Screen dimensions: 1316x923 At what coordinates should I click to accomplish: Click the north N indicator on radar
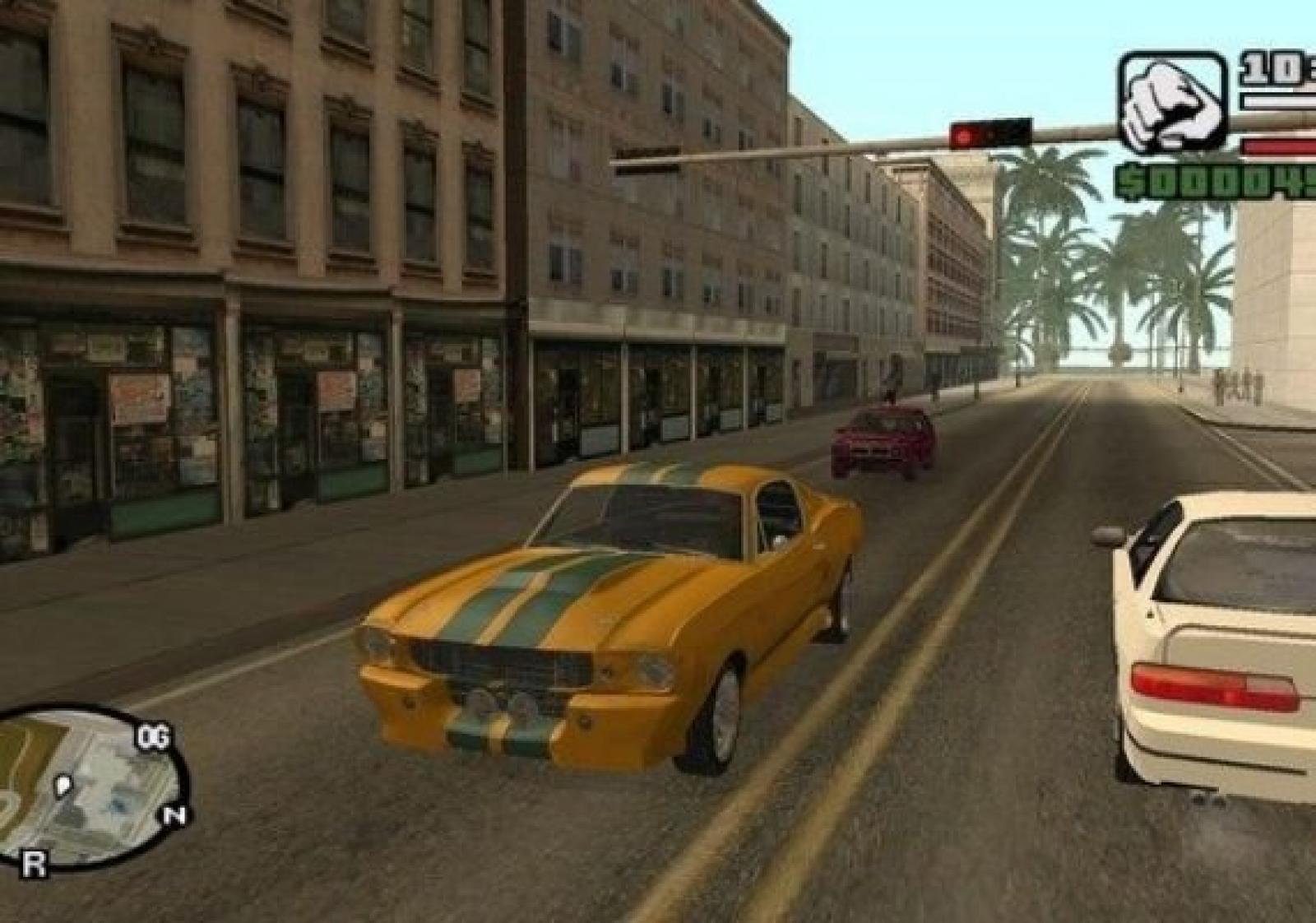(174, 815)
